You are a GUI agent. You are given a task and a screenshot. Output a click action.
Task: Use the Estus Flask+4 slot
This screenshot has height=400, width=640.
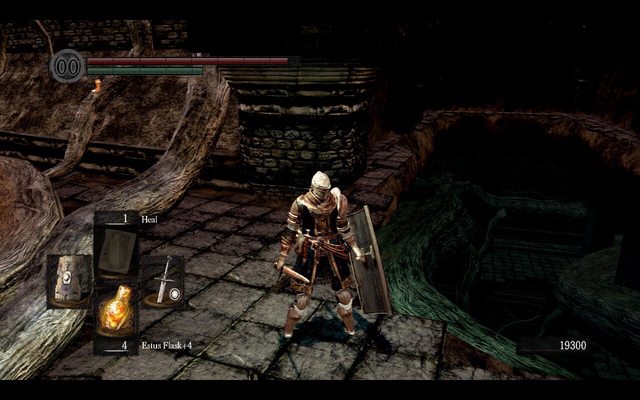116,311
